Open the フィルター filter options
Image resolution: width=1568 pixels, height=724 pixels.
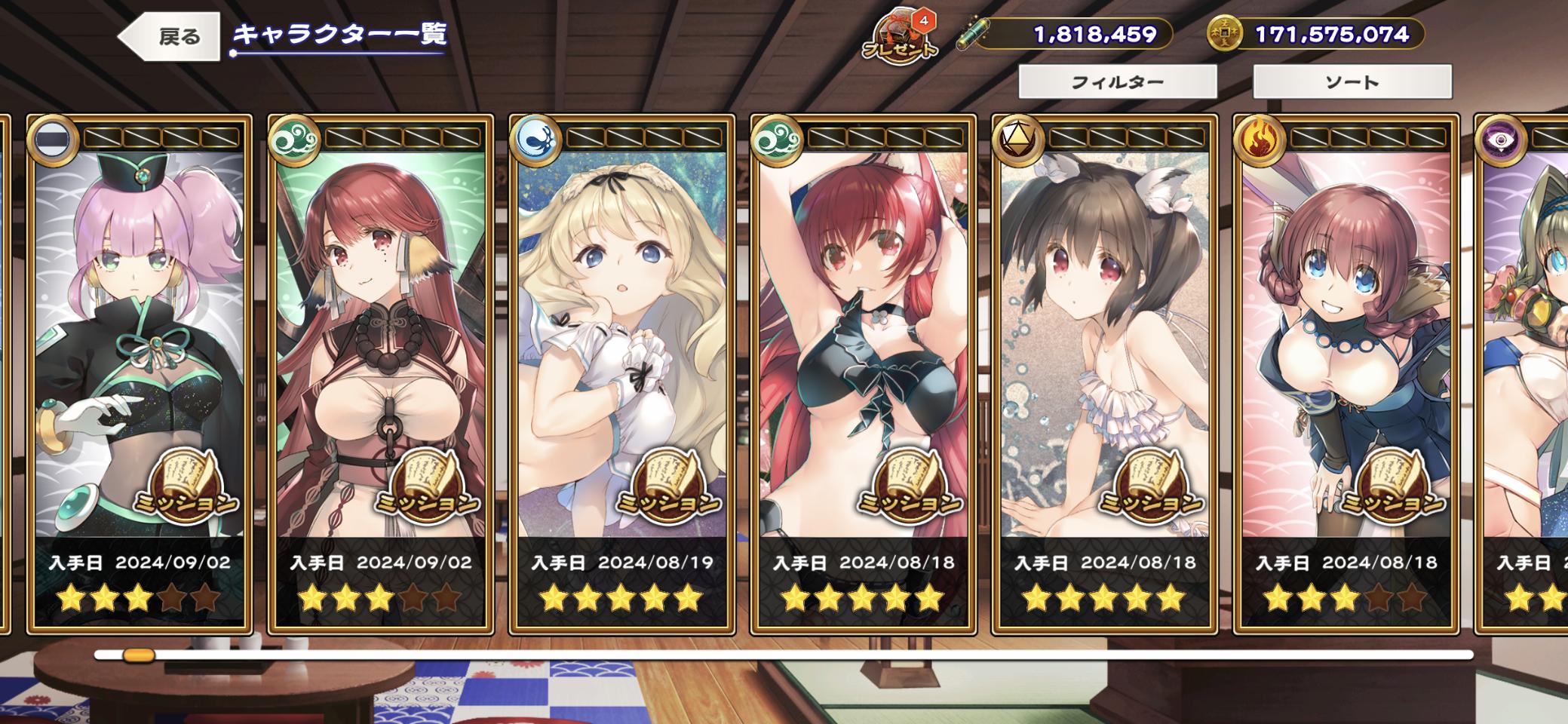point(1117,81)
